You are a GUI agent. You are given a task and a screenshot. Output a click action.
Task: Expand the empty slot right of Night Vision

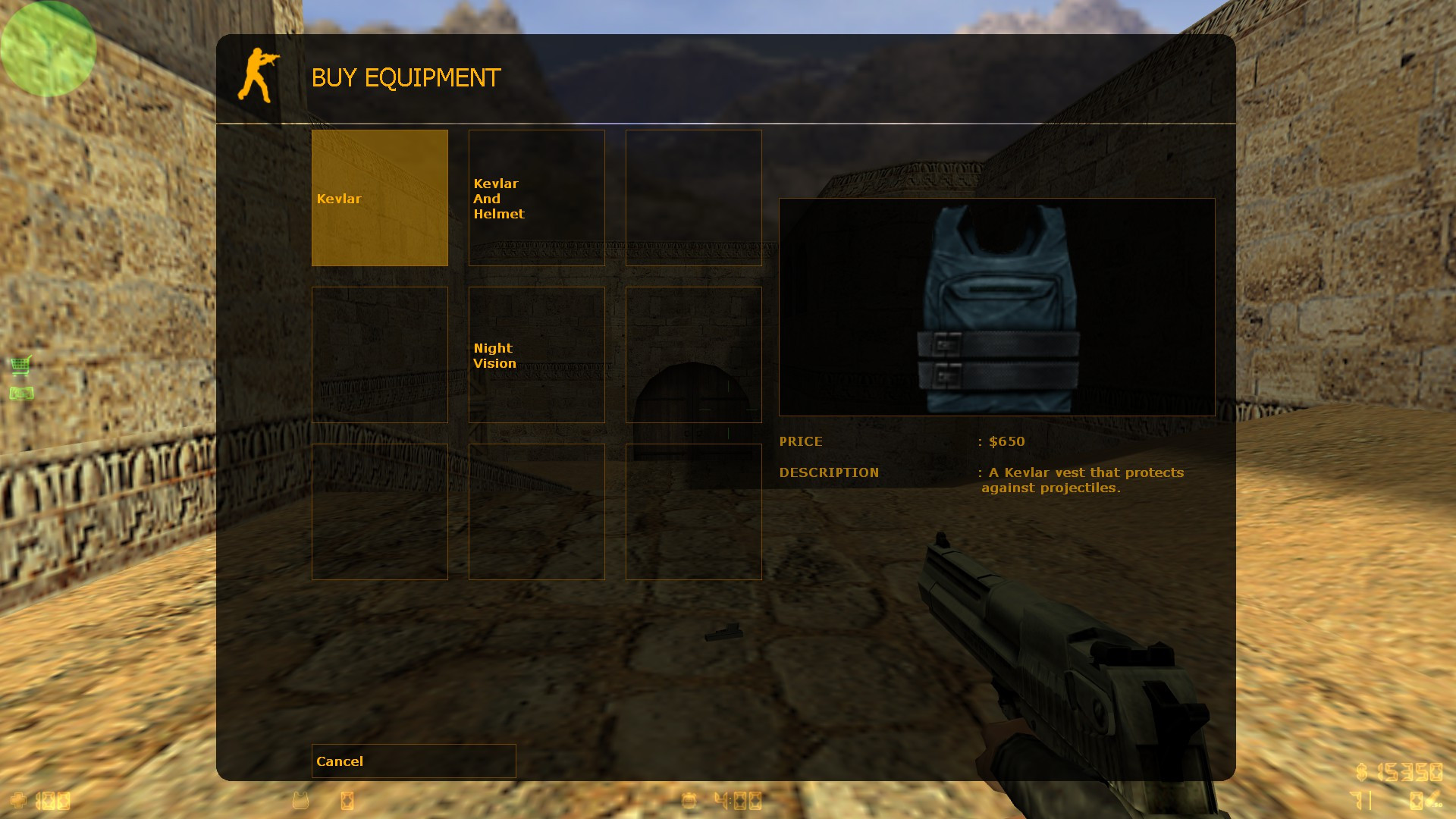pos(693,355)
